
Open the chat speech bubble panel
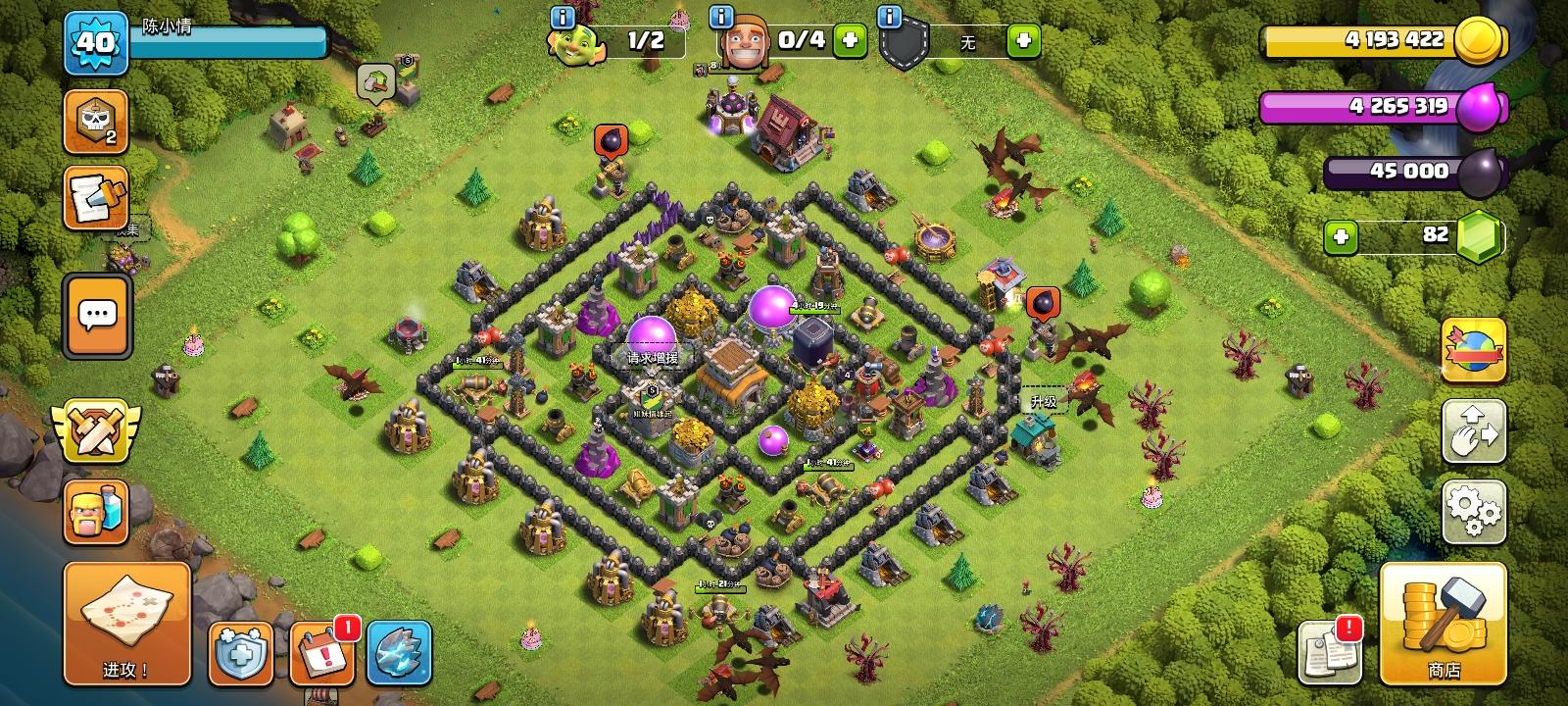[95, 316]
